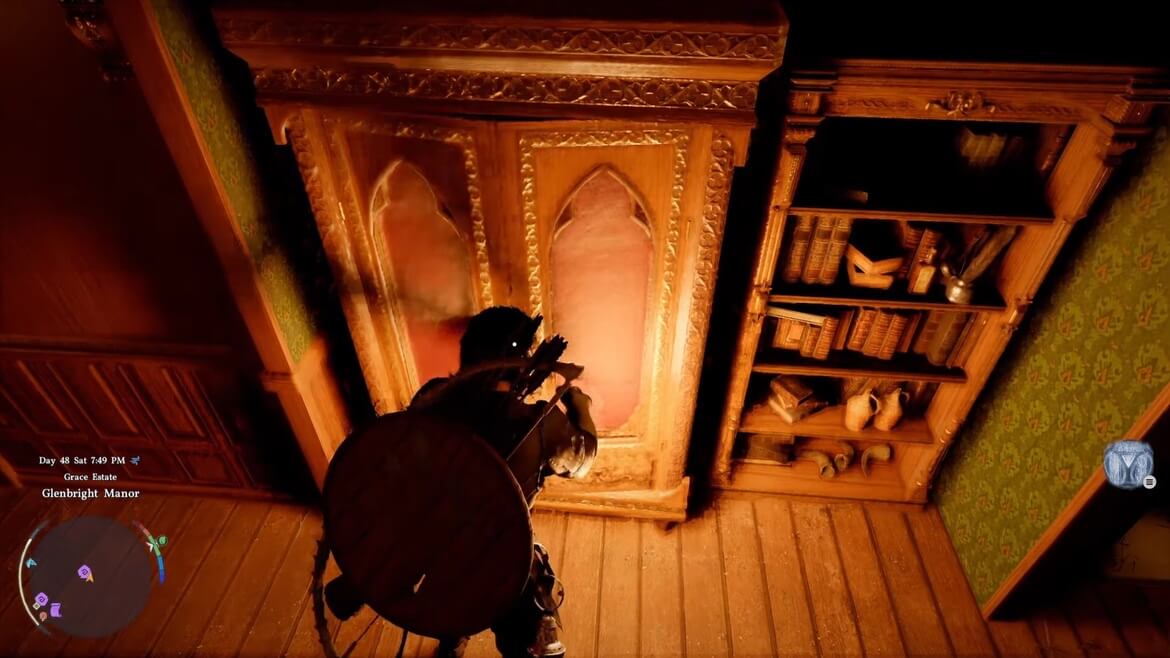Select the blue marker on minimap's left edge
This screenshot has height=658, width=1170.
tap(30, 562)
